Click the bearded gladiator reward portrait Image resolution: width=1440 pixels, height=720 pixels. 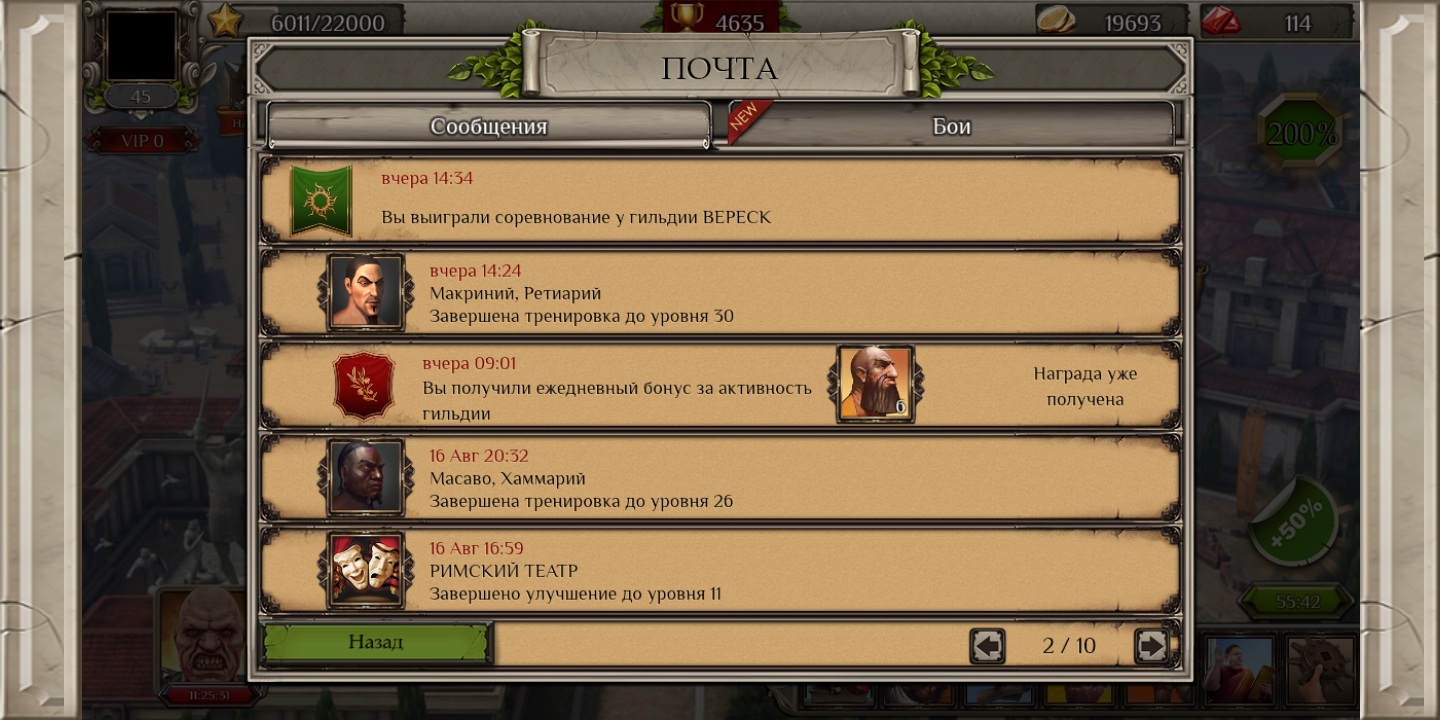875,383
